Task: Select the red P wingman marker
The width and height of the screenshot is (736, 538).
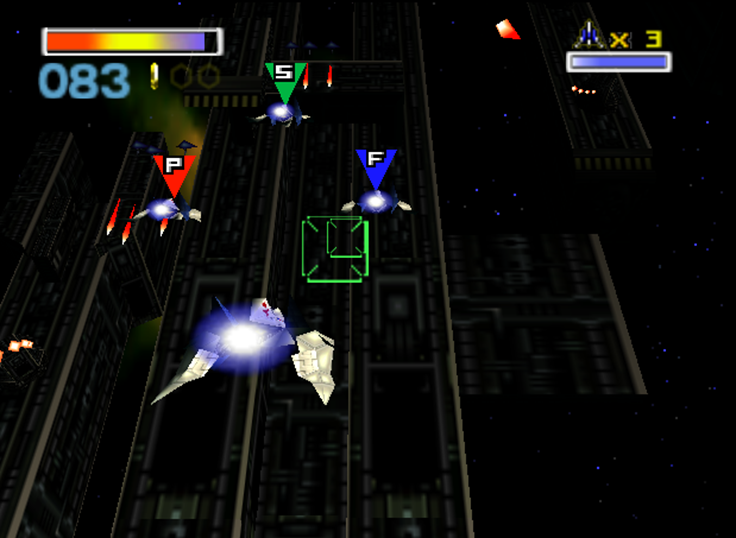Action: [x=173, y=172]
